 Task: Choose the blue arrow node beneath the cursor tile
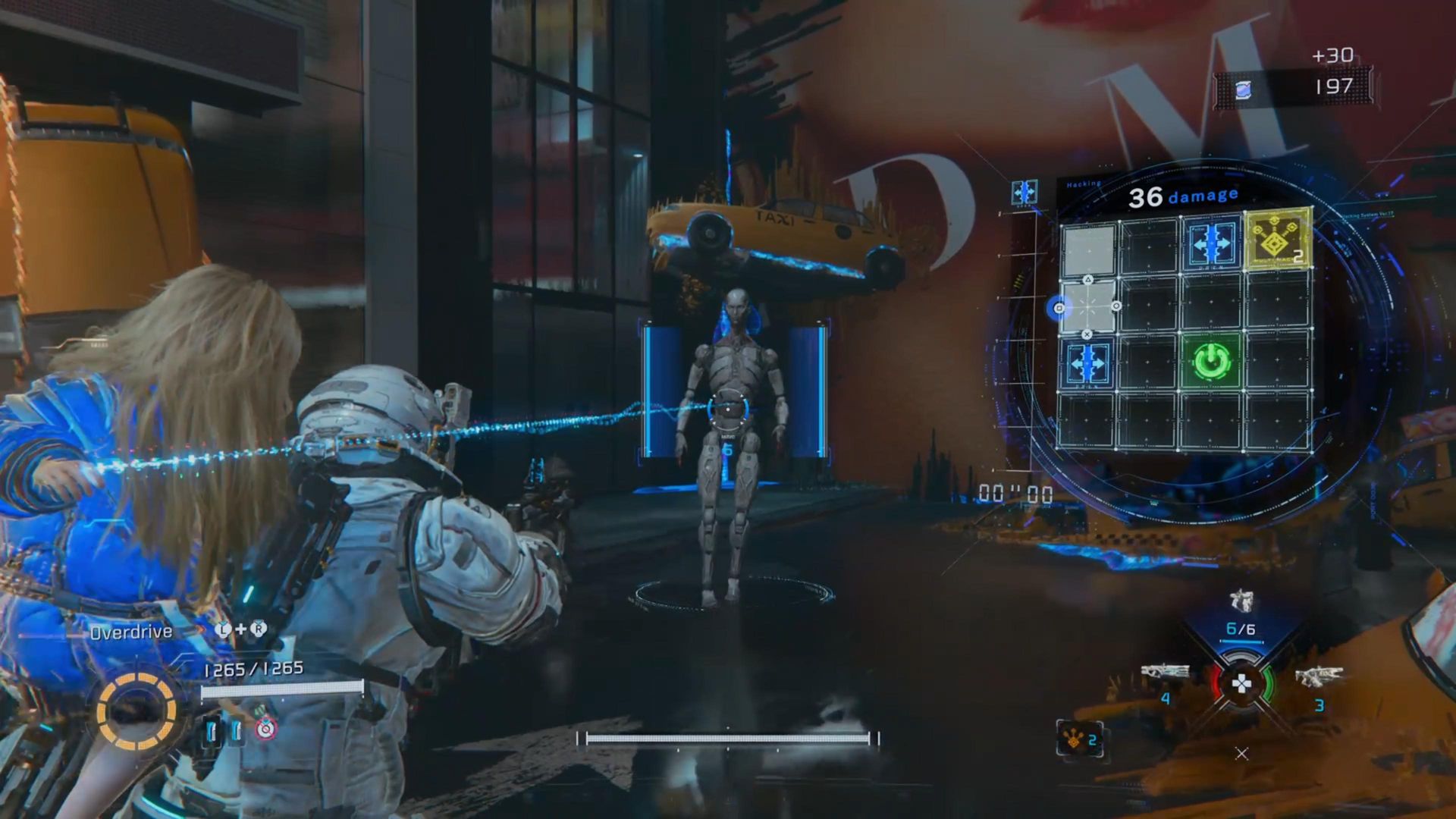coord(1087,363)
